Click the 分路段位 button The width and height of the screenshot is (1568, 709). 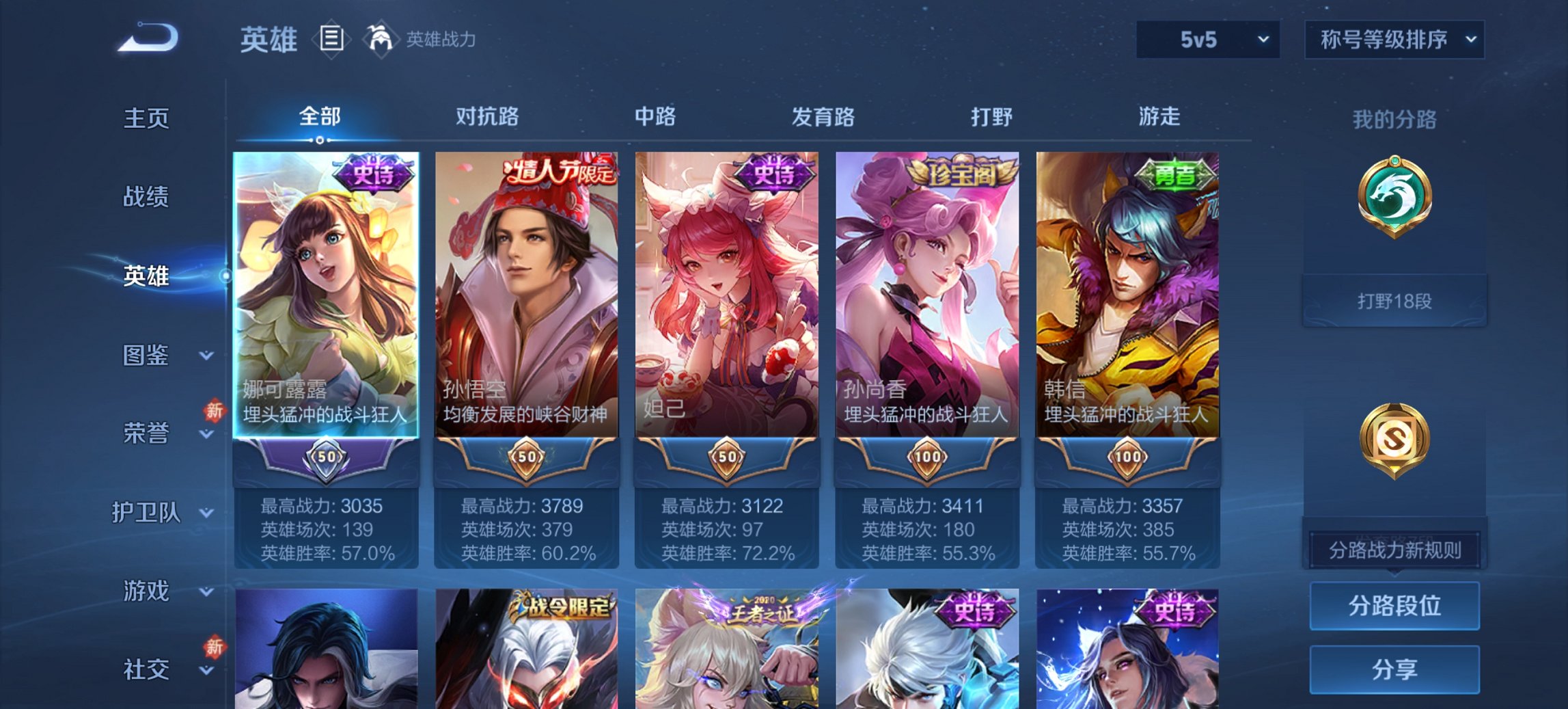1394,606
